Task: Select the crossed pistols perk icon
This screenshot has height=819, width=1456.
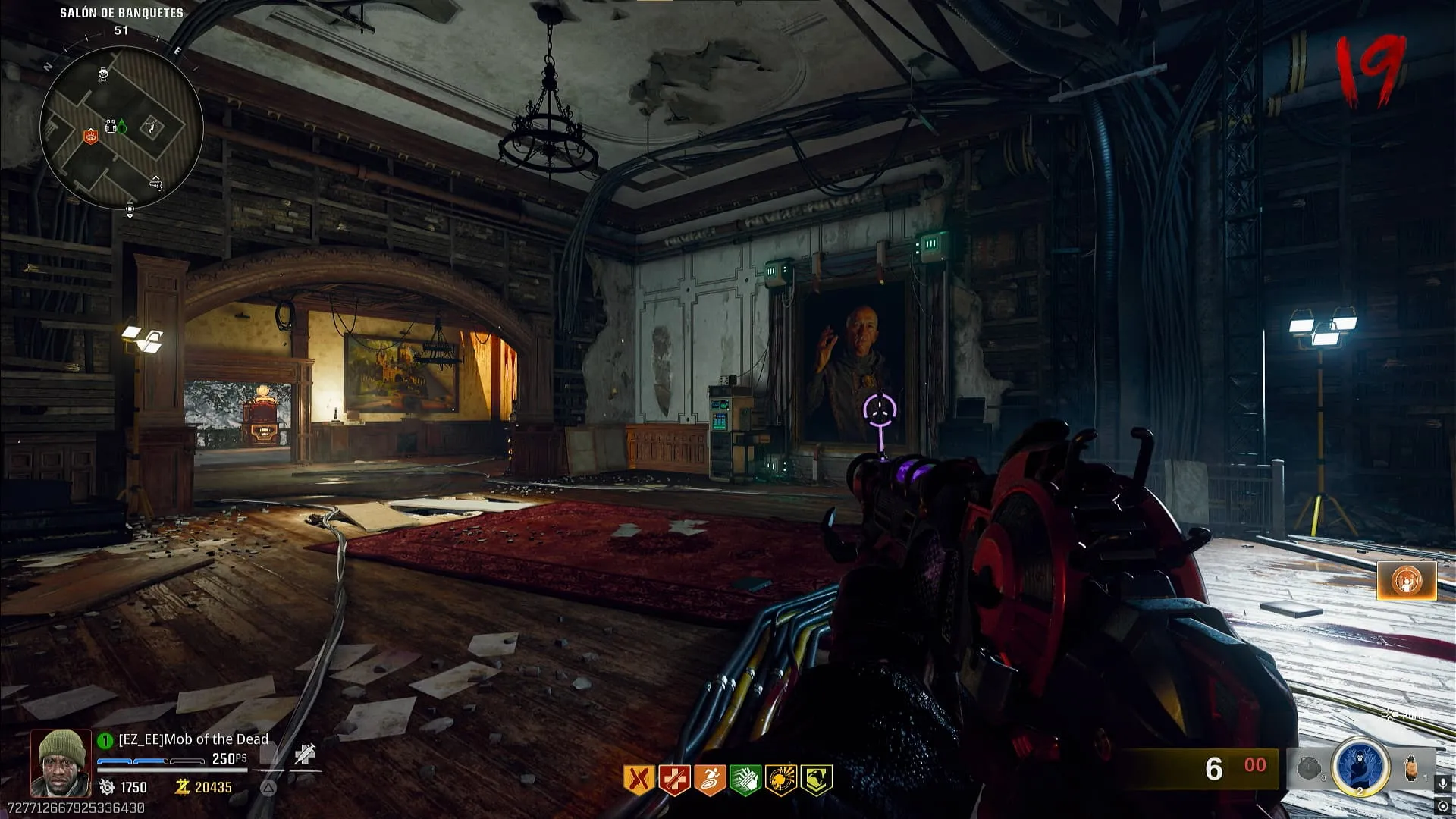Action: [x=639, y=780]
